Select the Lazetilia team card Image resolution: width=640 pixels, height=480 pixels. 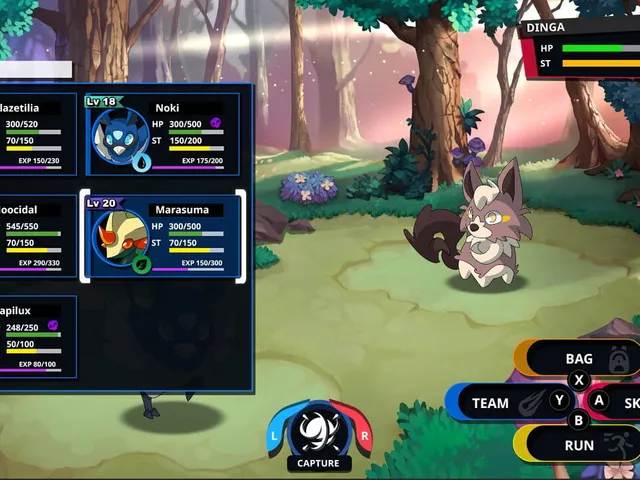tap(38, 135)
